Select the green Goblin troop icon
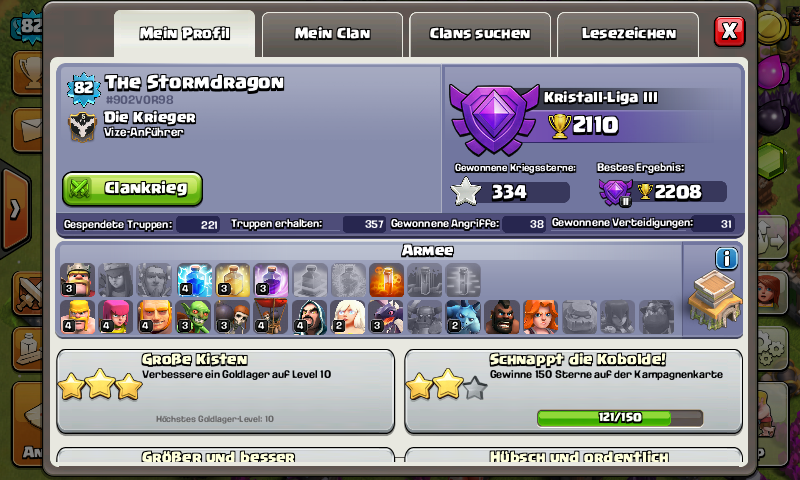Screen dimensions: 800x480 193,317
